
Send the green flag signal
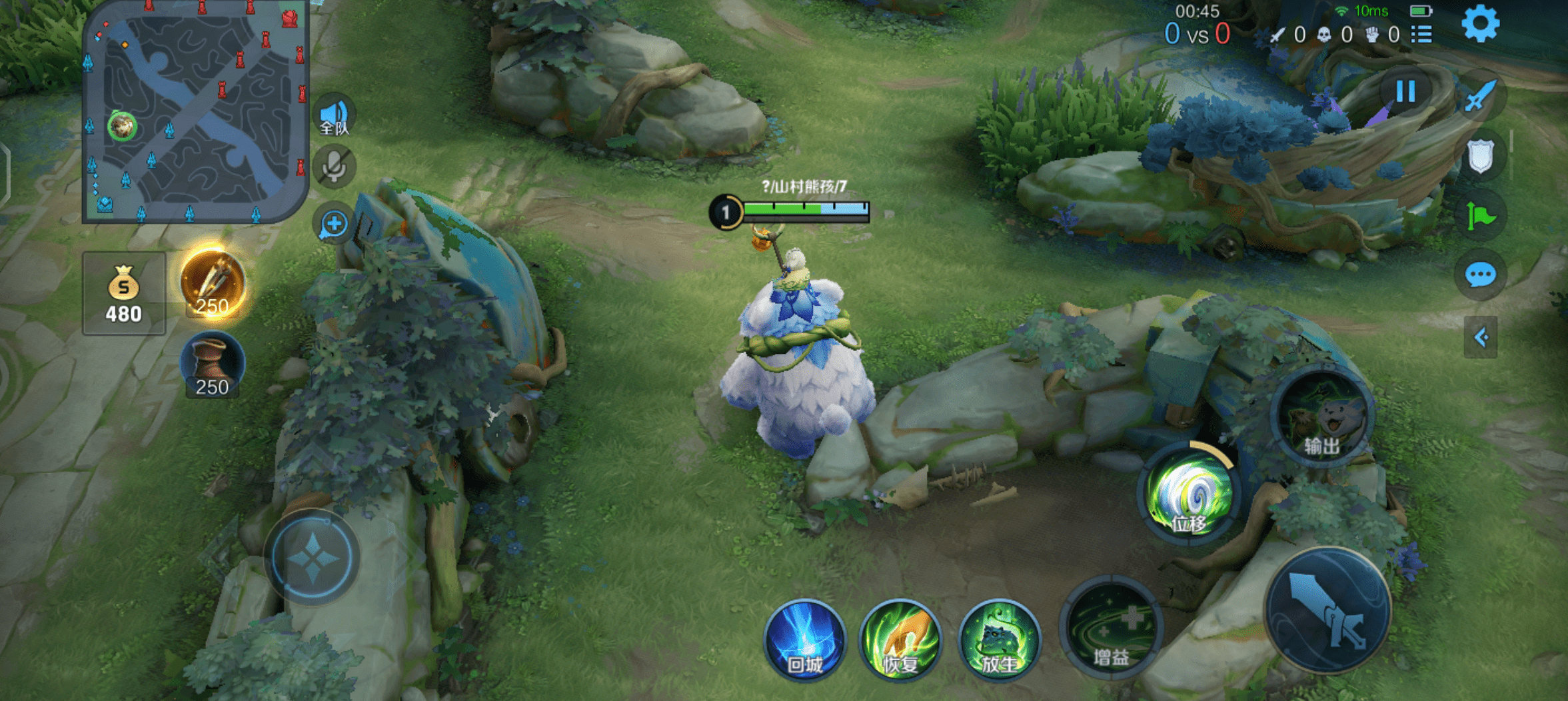click(1480, 216)
